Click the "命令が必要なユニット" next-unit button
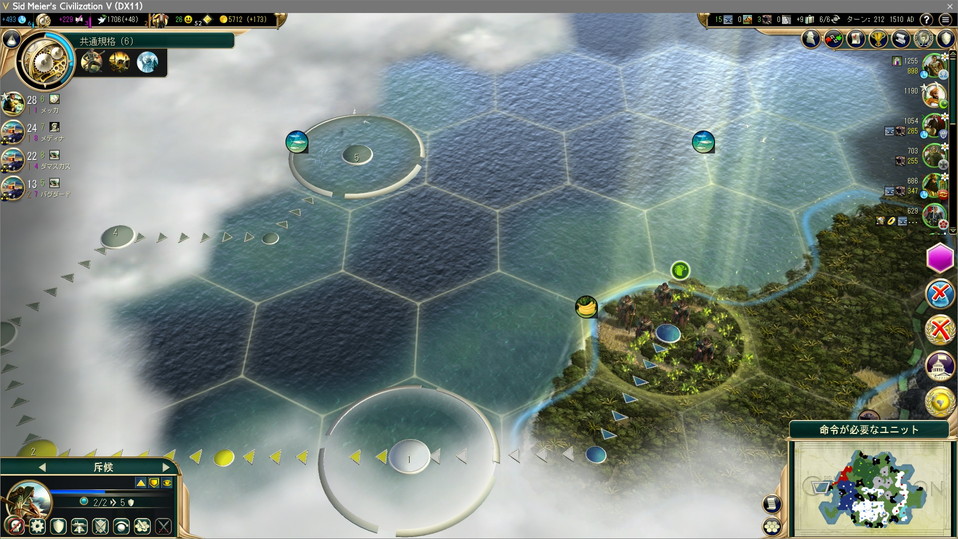 [x=868, y=429]
